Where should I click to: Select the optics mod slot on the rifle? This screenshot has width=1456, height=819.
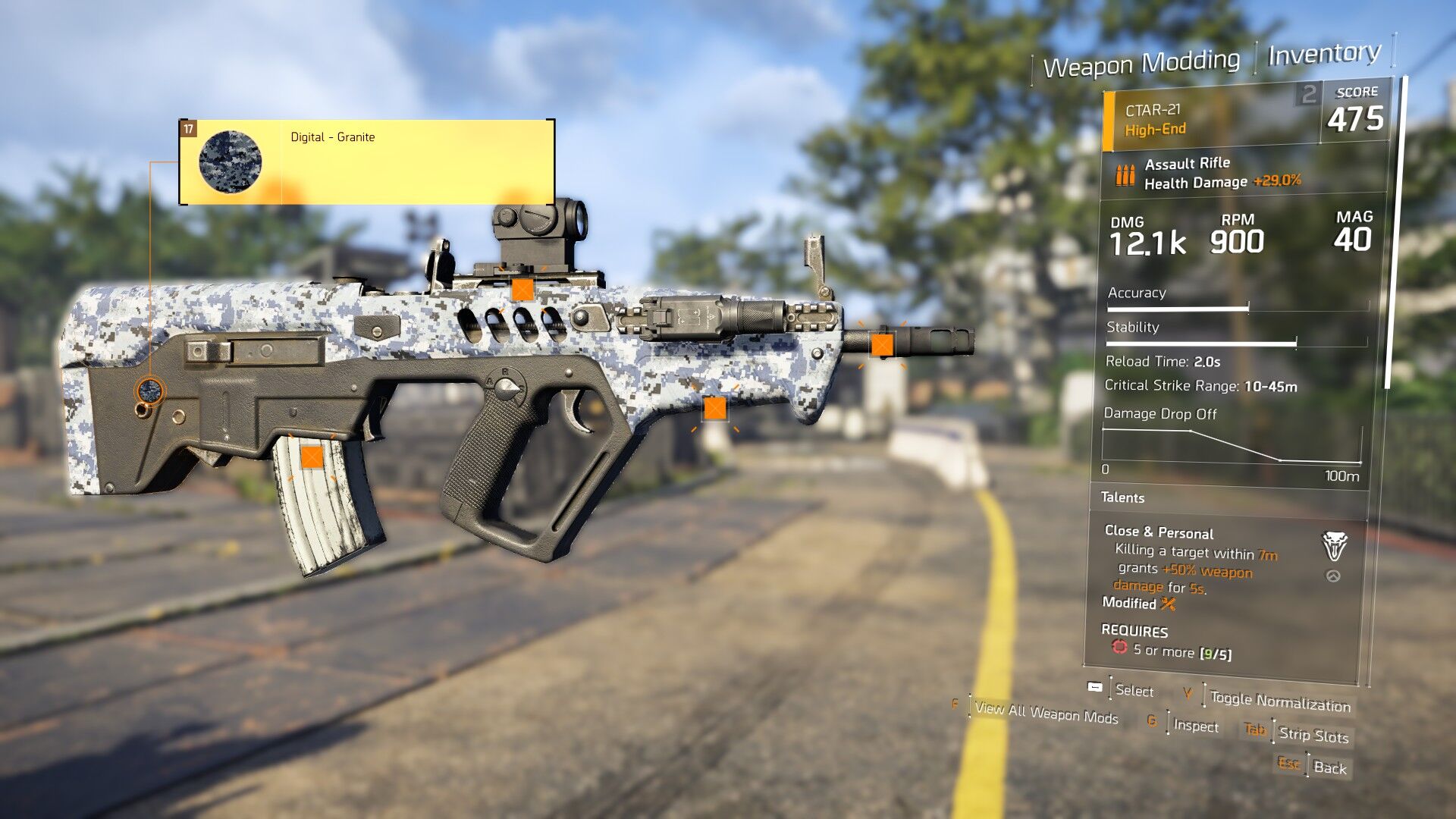pos(522,290)
